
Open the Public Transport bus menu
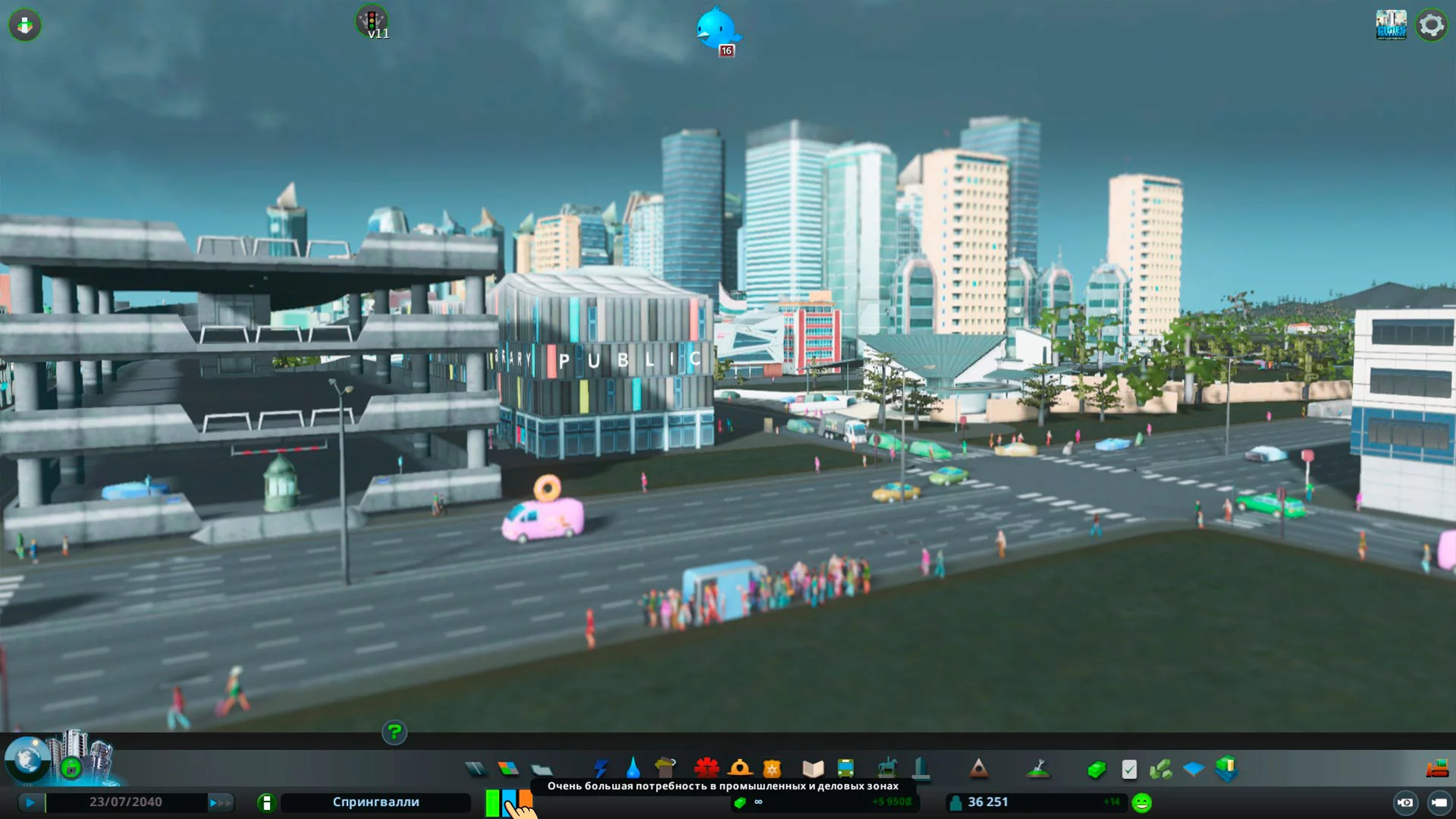pos(846,769)
